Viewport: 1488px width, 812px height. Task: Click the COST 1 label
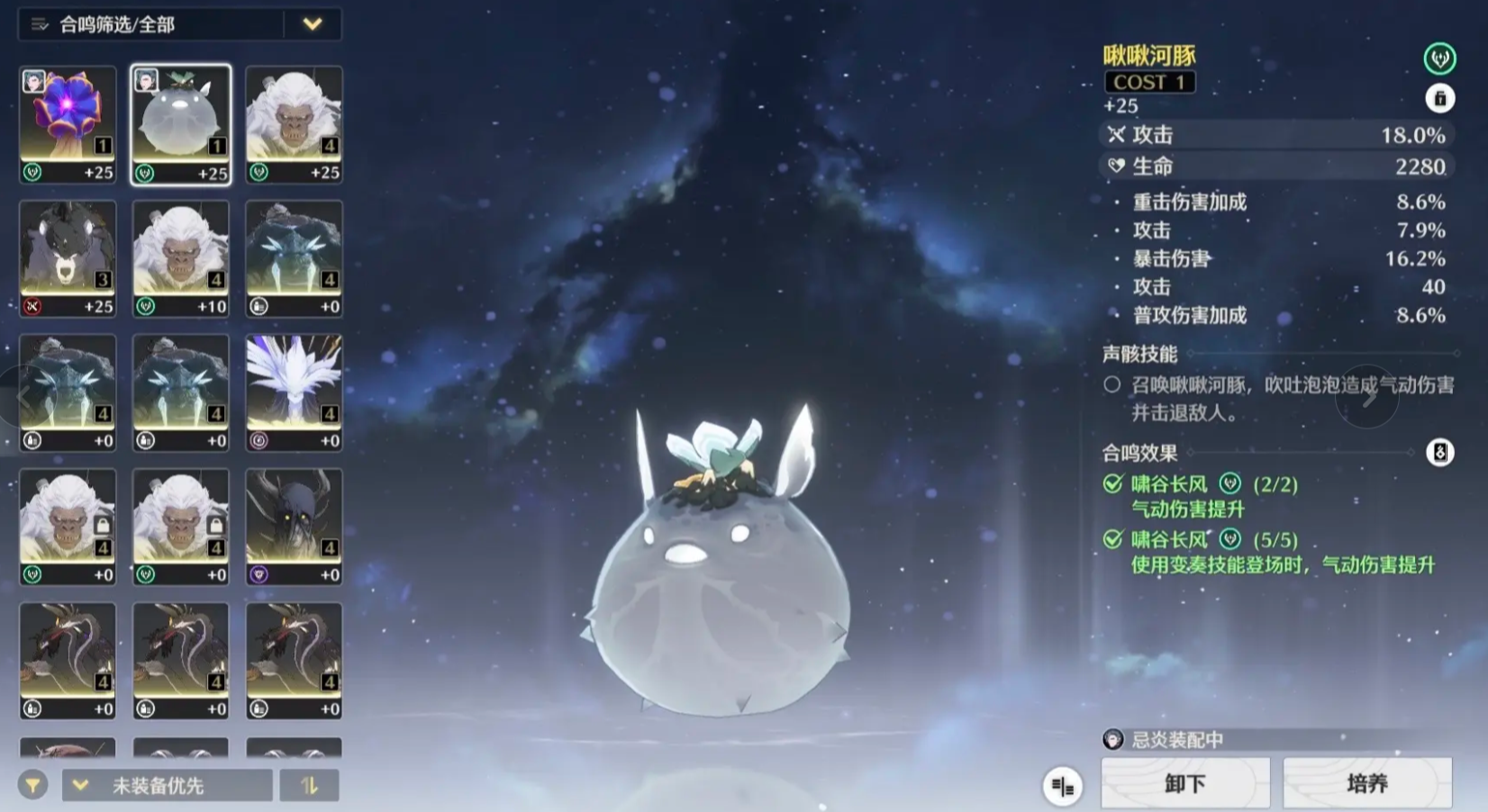1149,82
